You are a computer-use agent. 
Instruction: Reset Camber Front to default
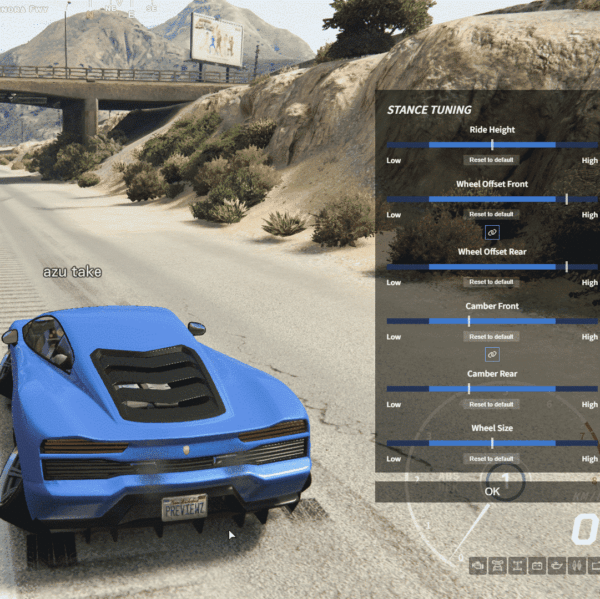point(491,336)
